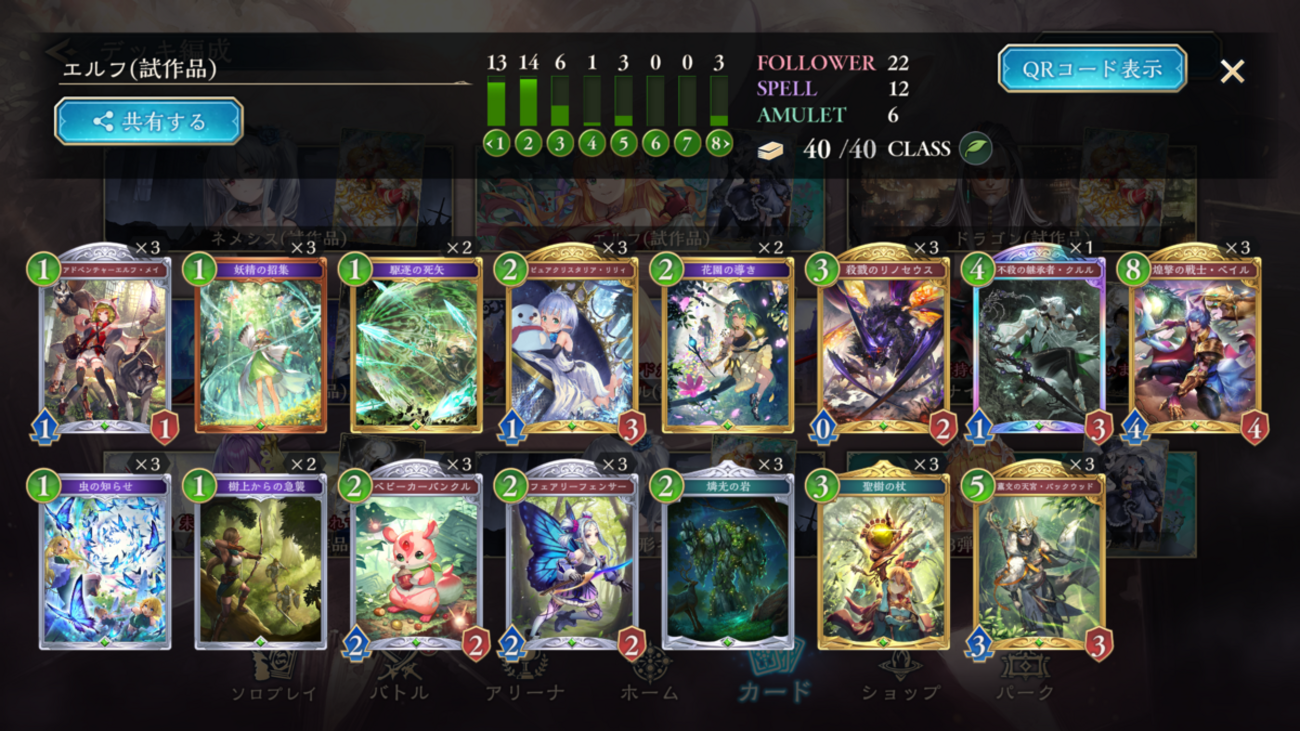Select the 虫の知らせ butterfly card
Screen dimensions: 1300x731
[x=105, y=562]
